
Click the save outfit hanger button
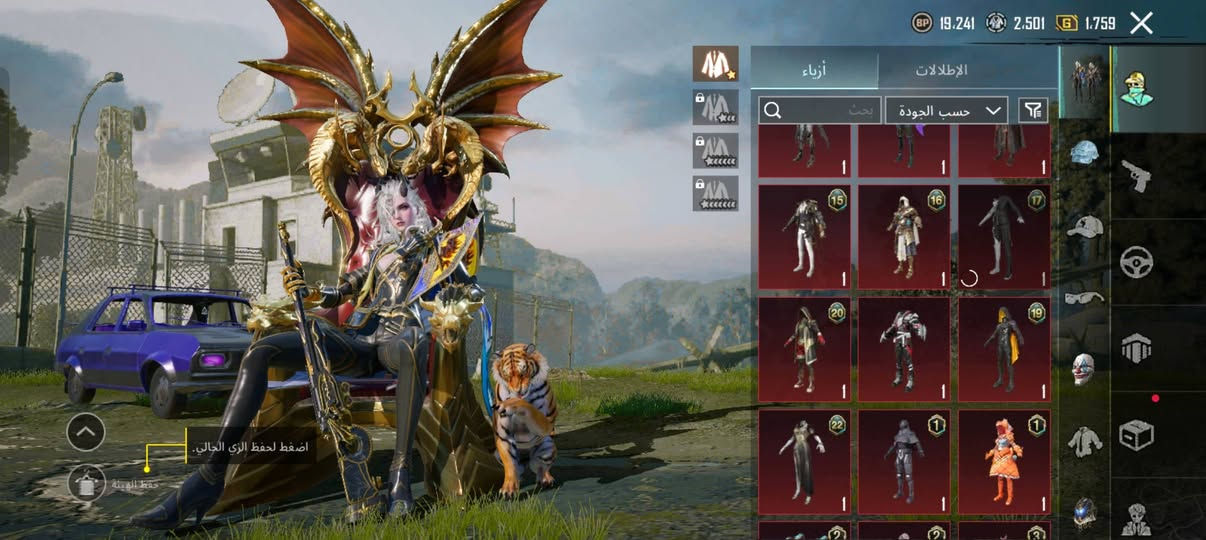pyautogui.click(x=86, y=483)
